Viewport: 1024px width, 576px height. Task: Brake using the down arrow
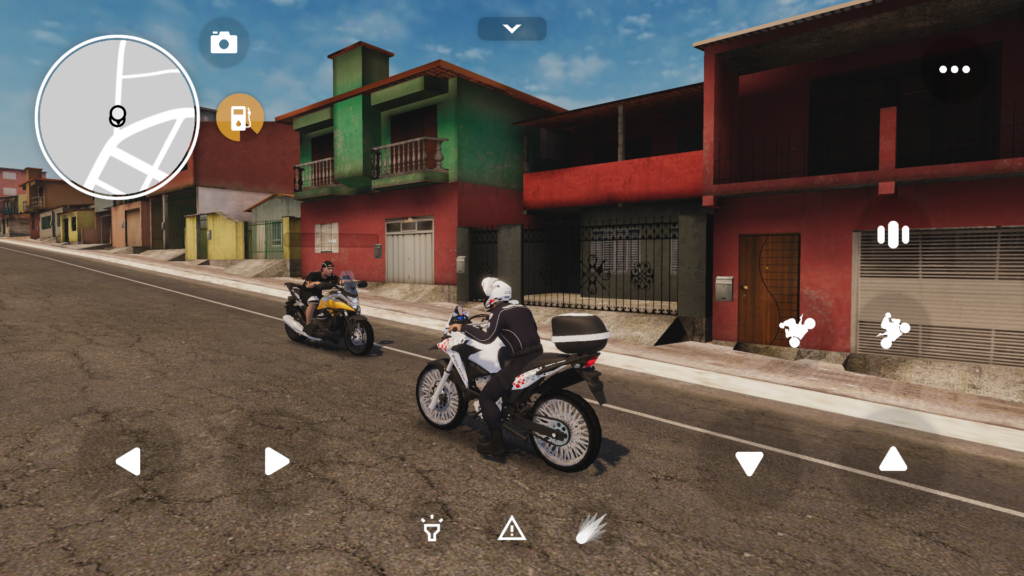pyautogui.click(x=749, y=463)
